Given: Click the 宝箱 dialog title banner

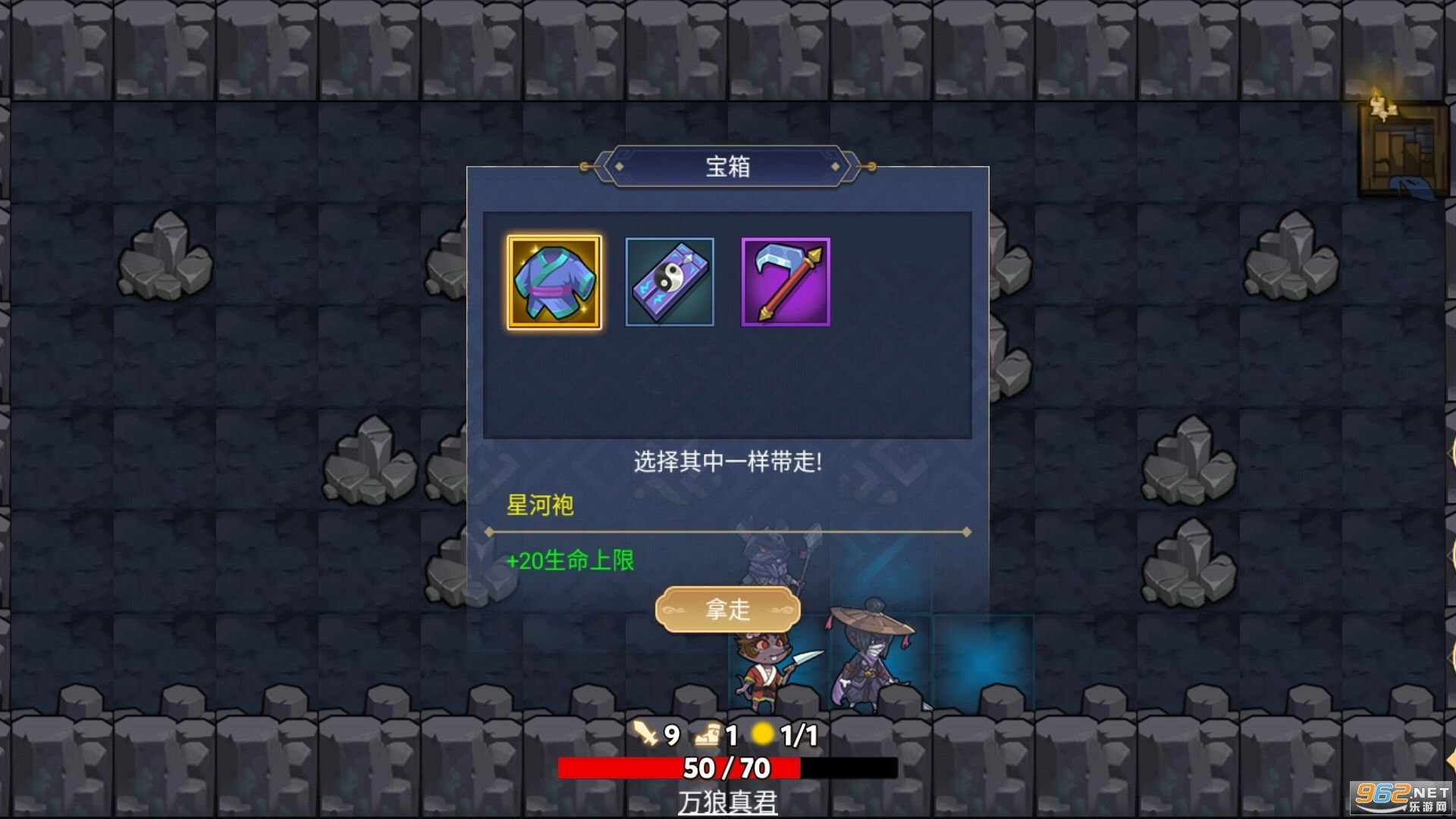Looking at the screenshot, I should 726,168.
